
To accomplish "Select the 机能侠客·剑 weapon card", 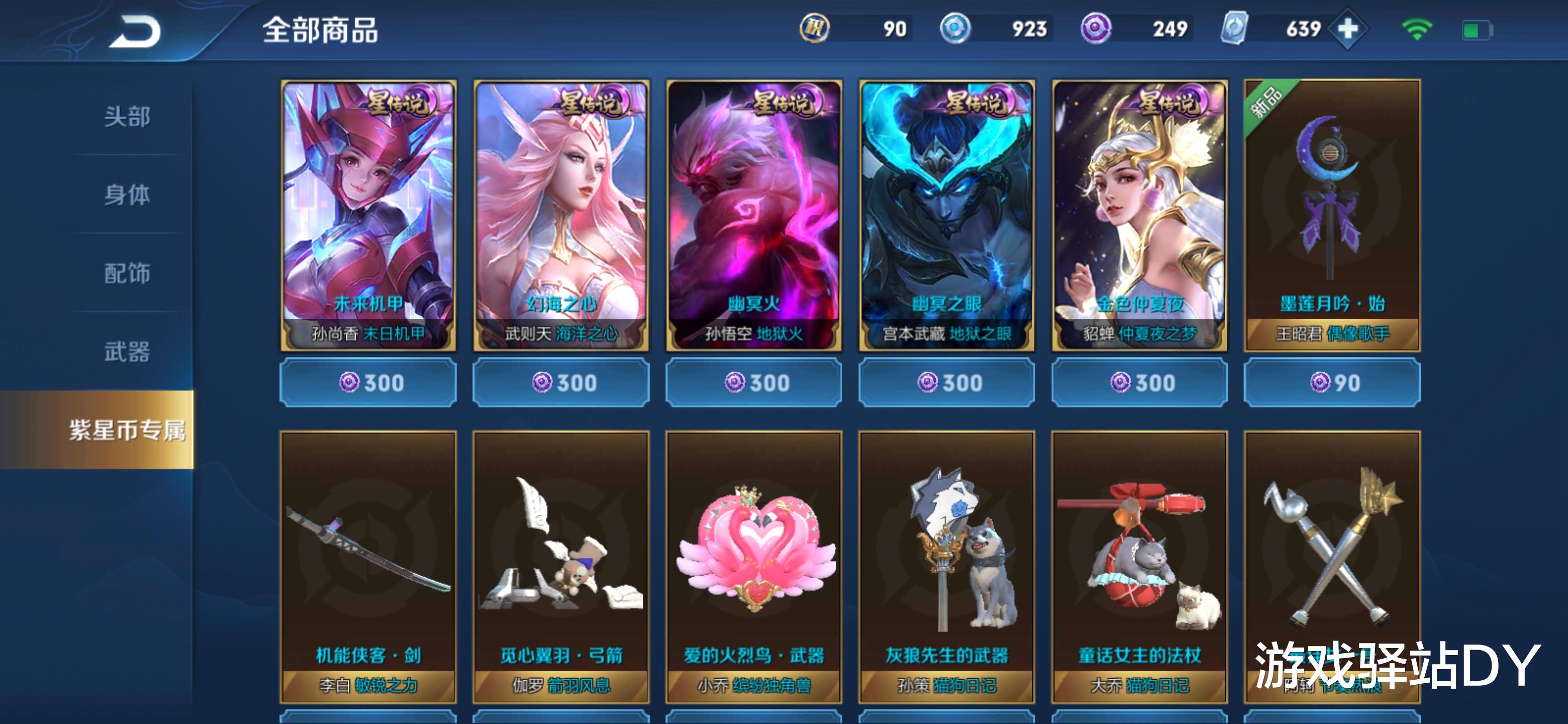I will coord(368,566).
